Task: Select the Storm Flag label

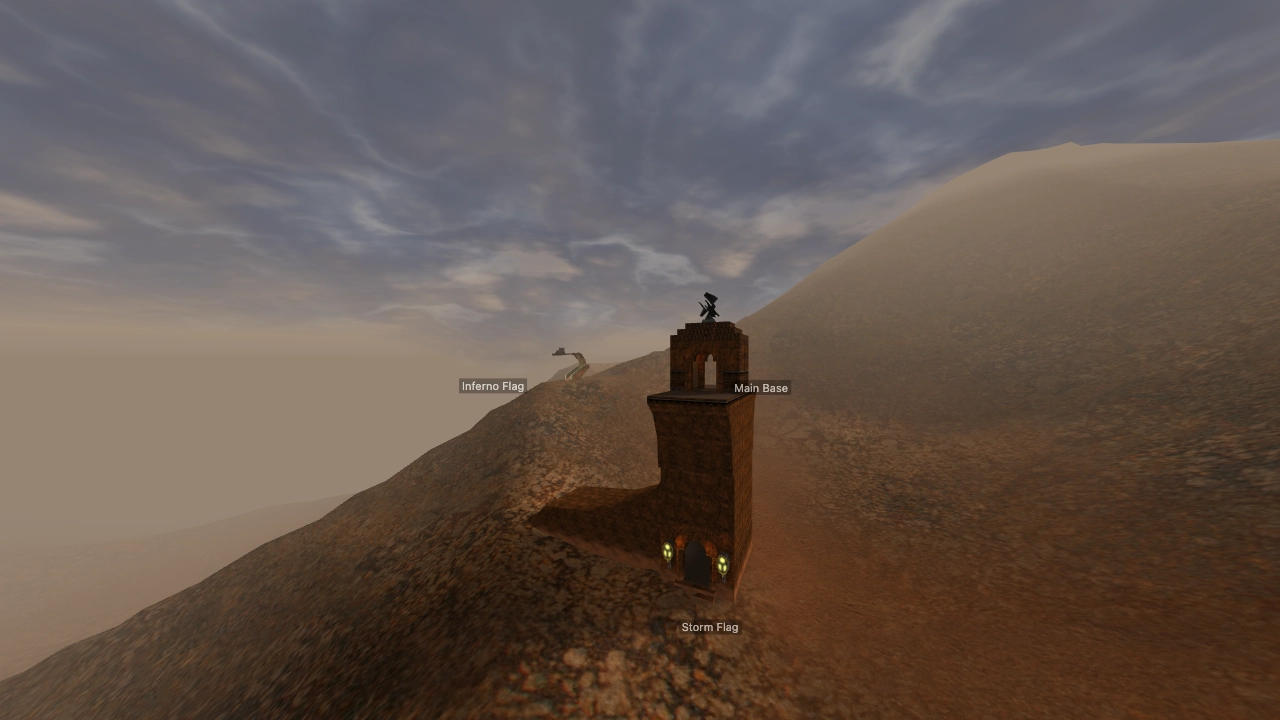Action: tap(710, 627)
